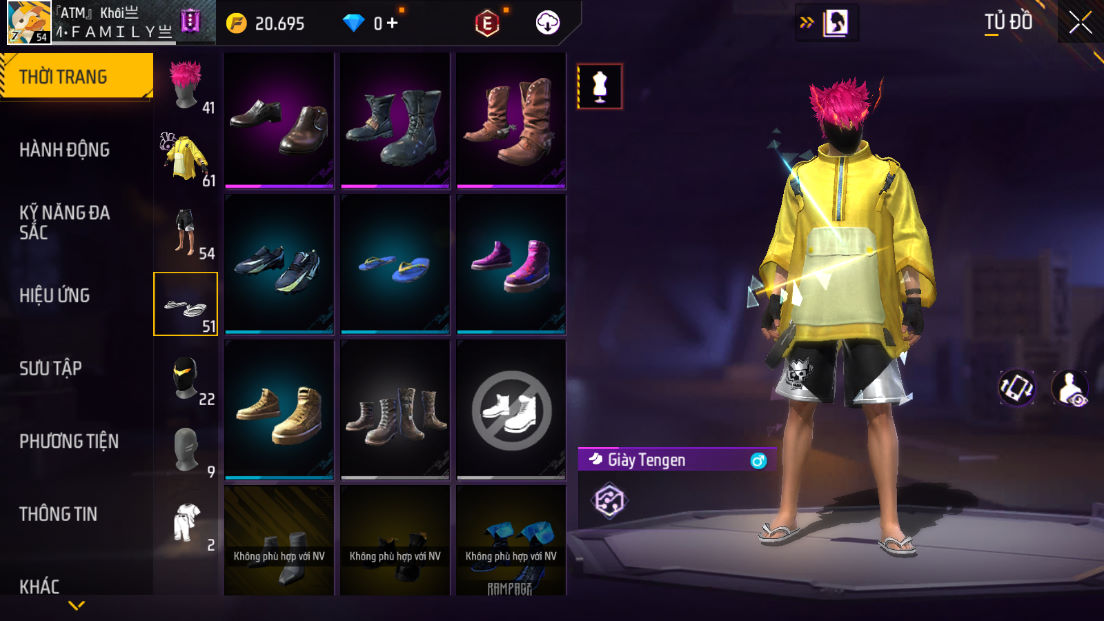The image size is (1104, 621).
Task: Close the wardrobe with the X button
Action: [x=1080, y=22]
